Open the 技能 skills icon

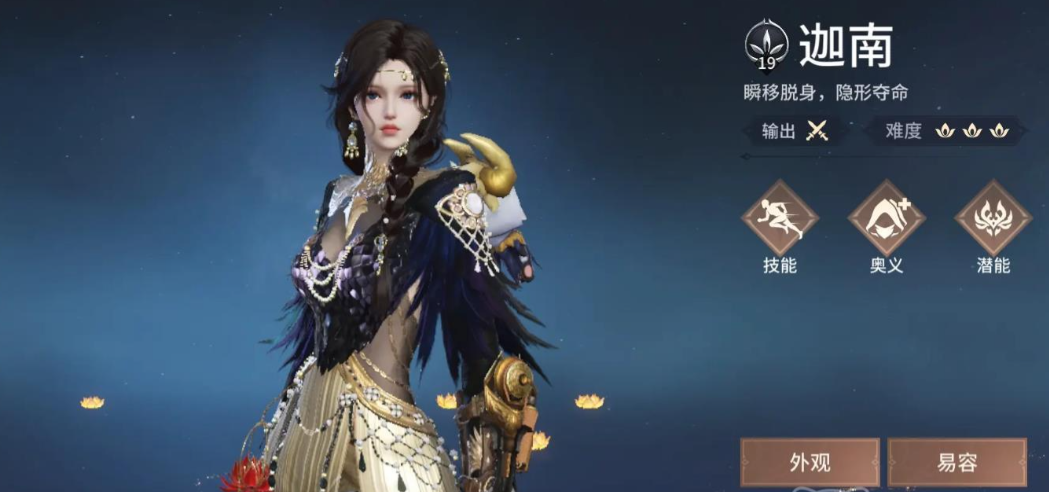(779, 218)
